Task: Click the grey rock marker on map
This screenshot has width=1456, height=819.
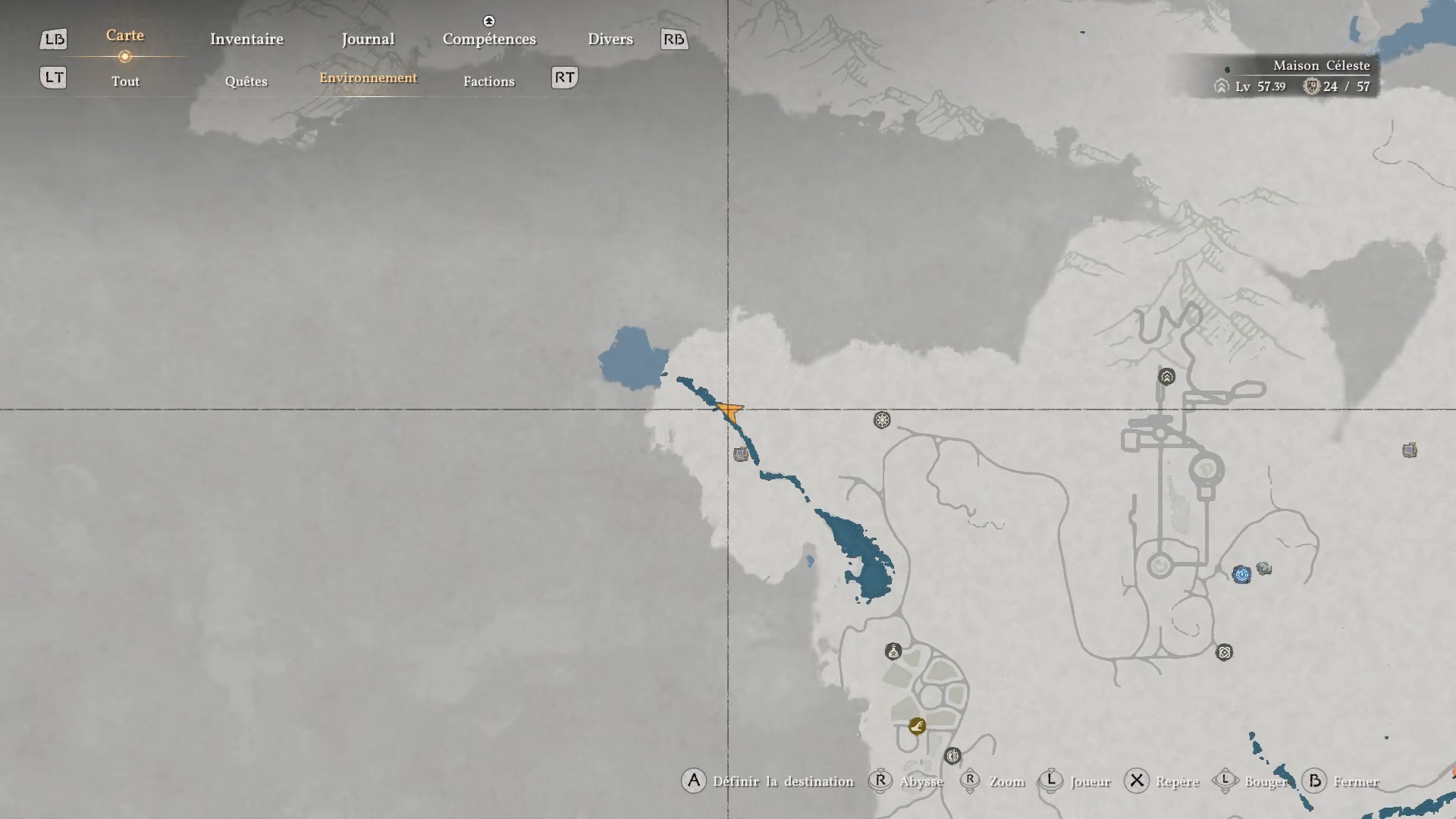Action: pos(1263,569)
